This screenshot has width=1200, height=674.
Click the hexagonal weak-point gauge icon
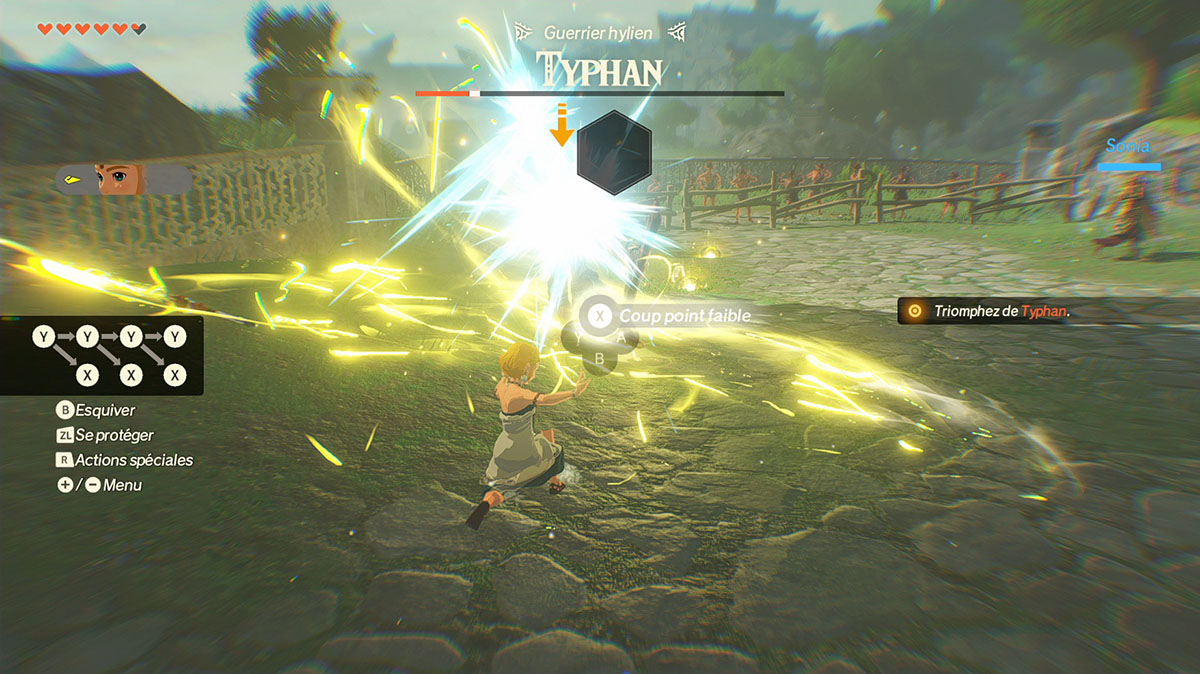point(614,152)
